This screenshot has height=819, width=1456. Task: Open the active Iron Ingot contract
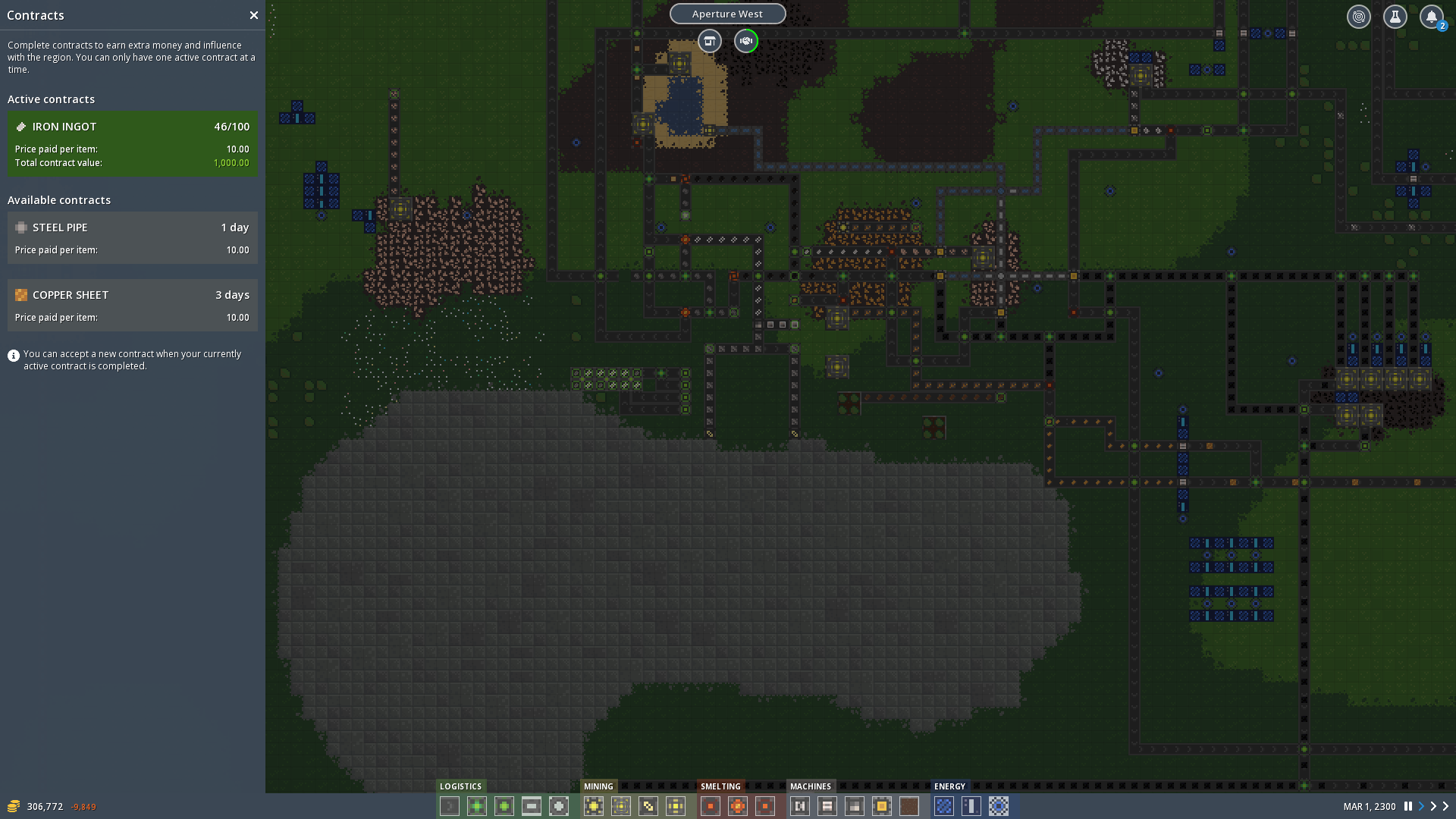(132, 144)
